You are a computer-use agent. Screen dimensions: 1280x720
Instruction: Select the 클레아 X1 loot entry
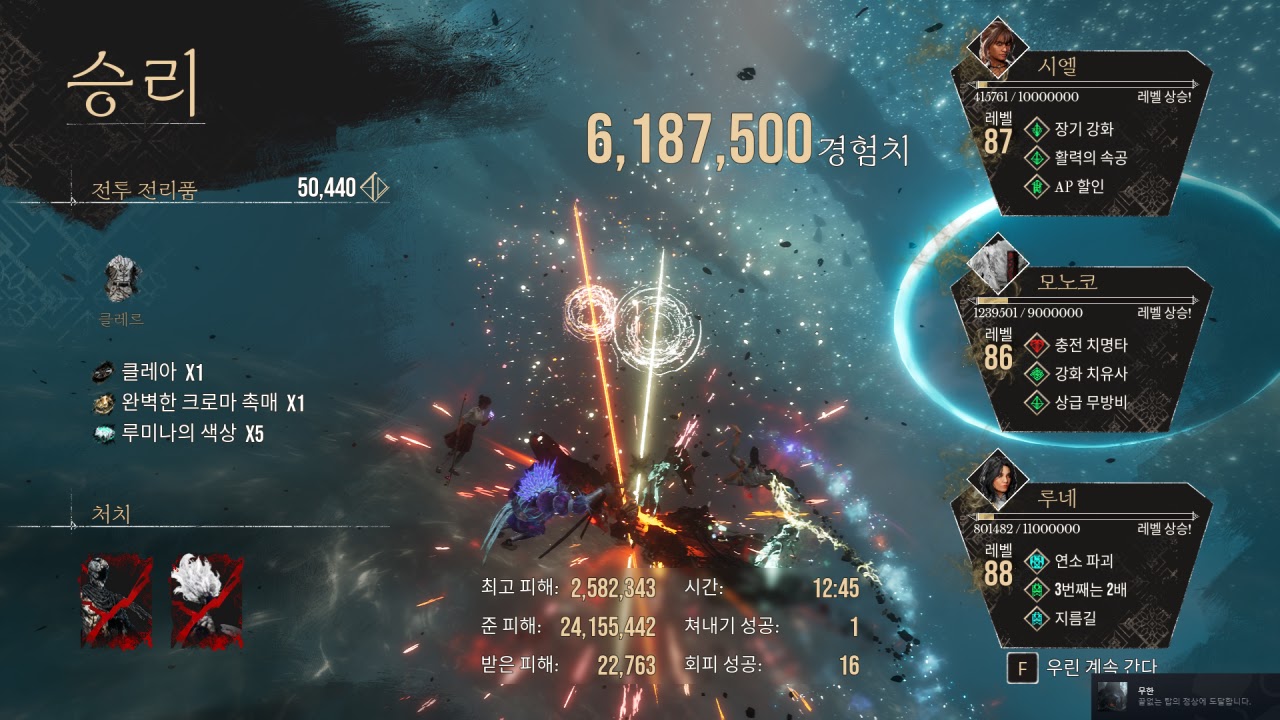pos(150,373)
